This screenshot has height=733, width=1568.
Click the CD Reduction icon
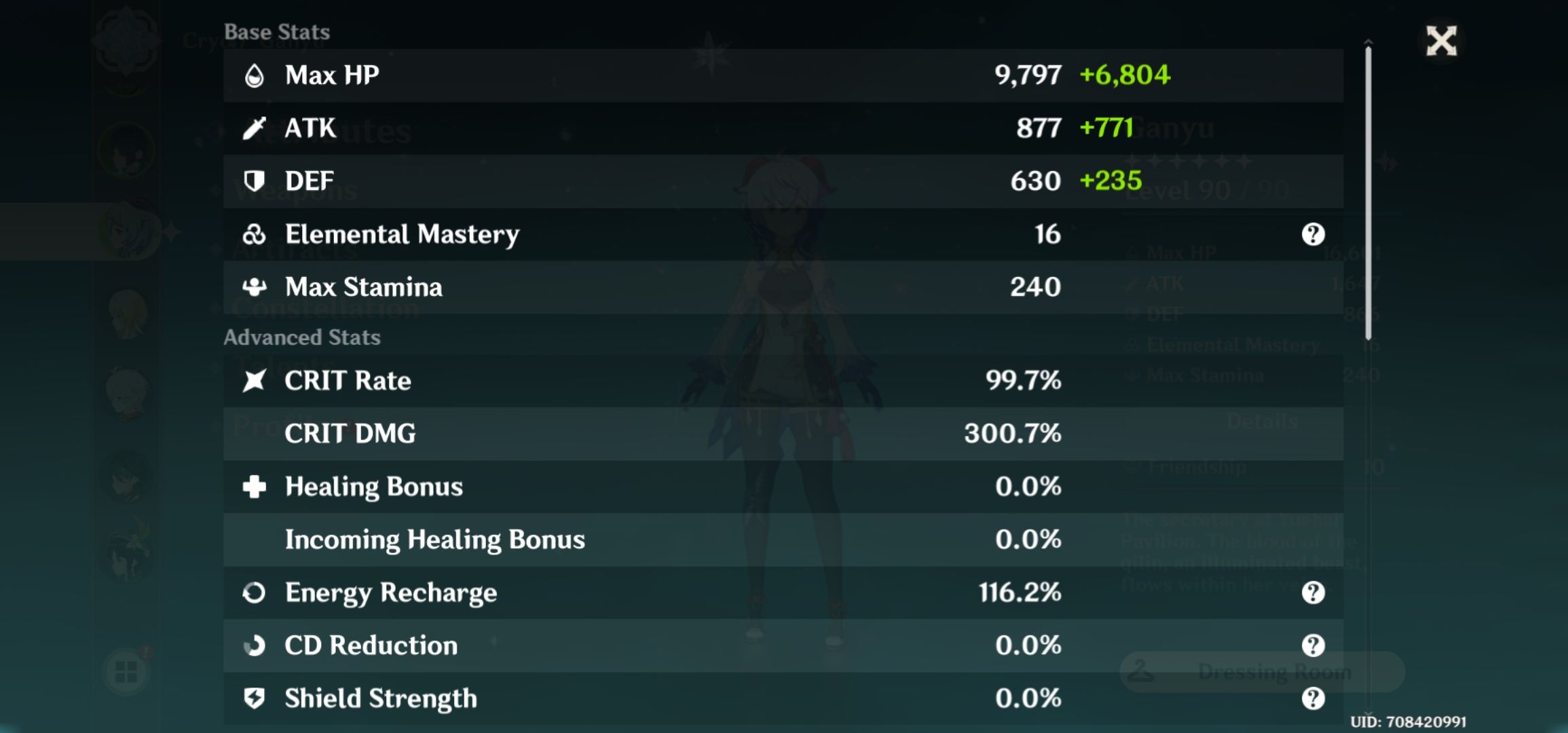click(x=256, y=645)
